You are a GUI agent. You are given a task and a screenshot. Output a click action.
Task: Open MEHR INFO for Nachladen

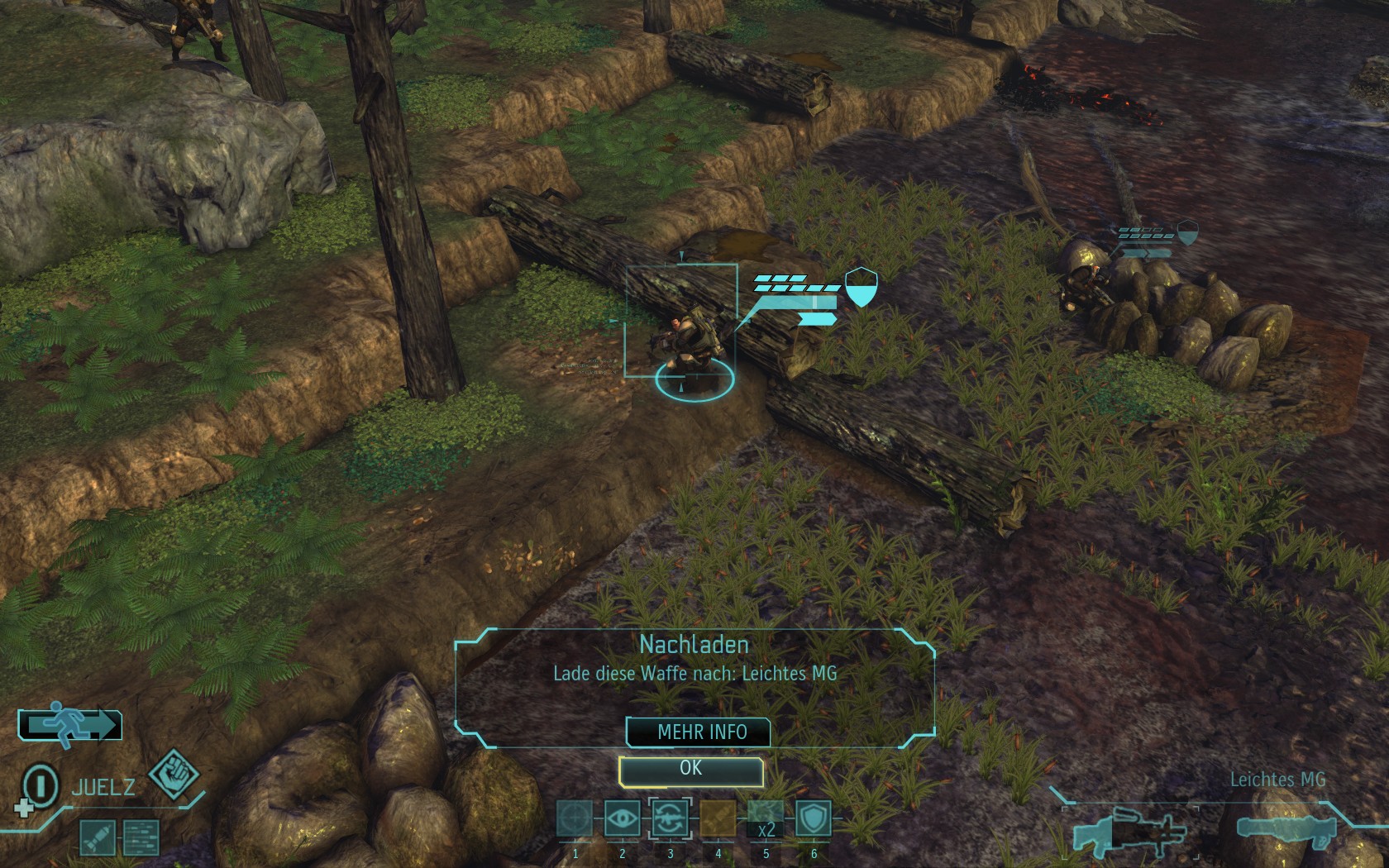(x=701, y=732)
